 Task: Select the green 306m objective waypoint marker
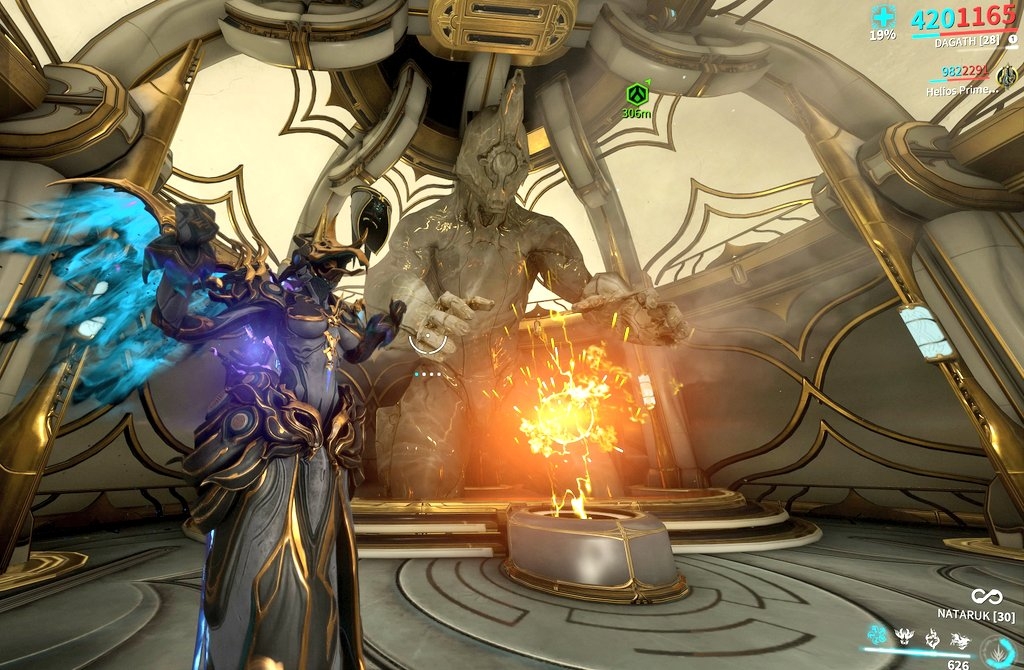(x=632, y=93)
